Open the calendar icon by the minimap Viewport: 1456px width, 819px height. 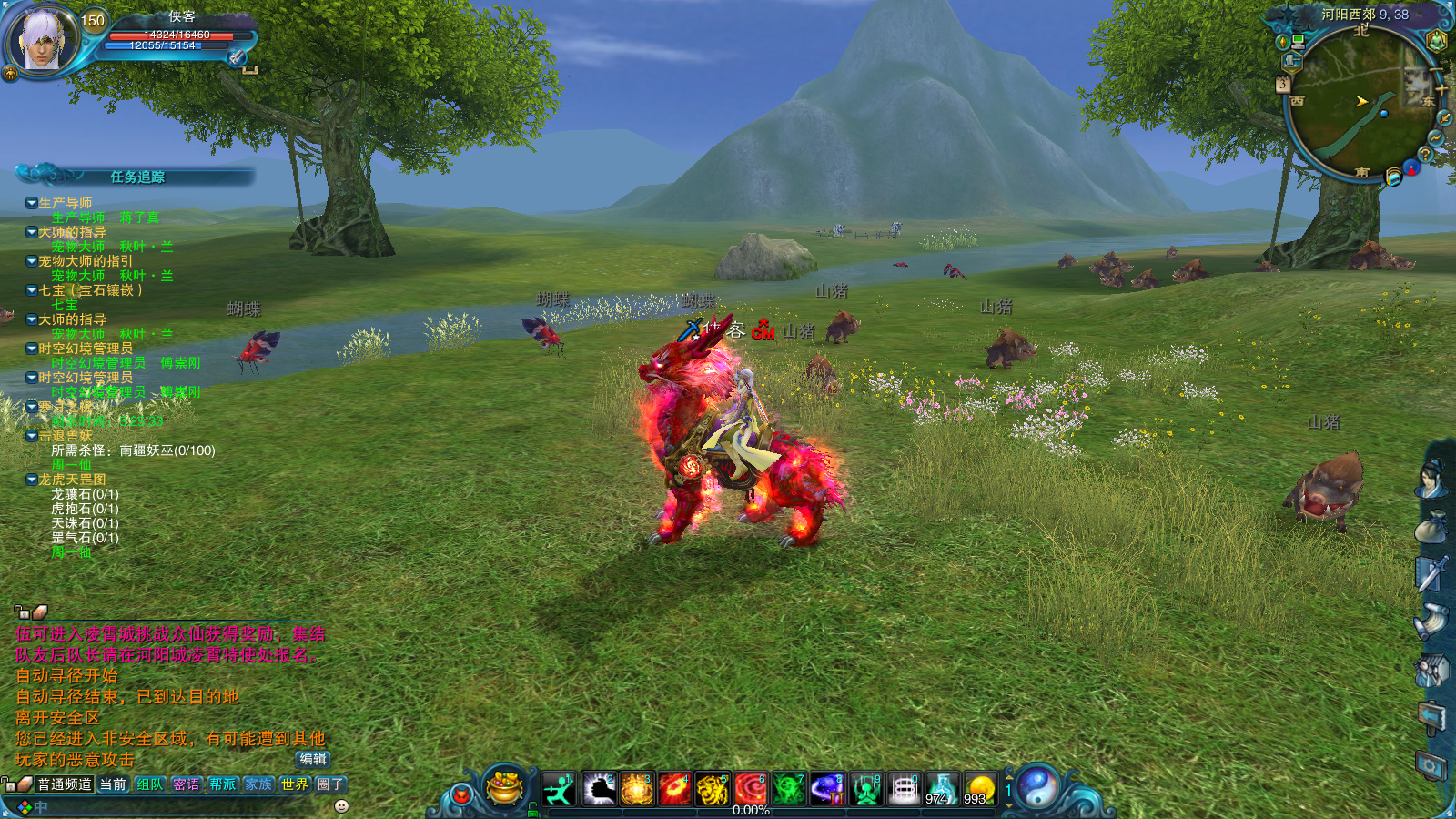point(1282,85)
